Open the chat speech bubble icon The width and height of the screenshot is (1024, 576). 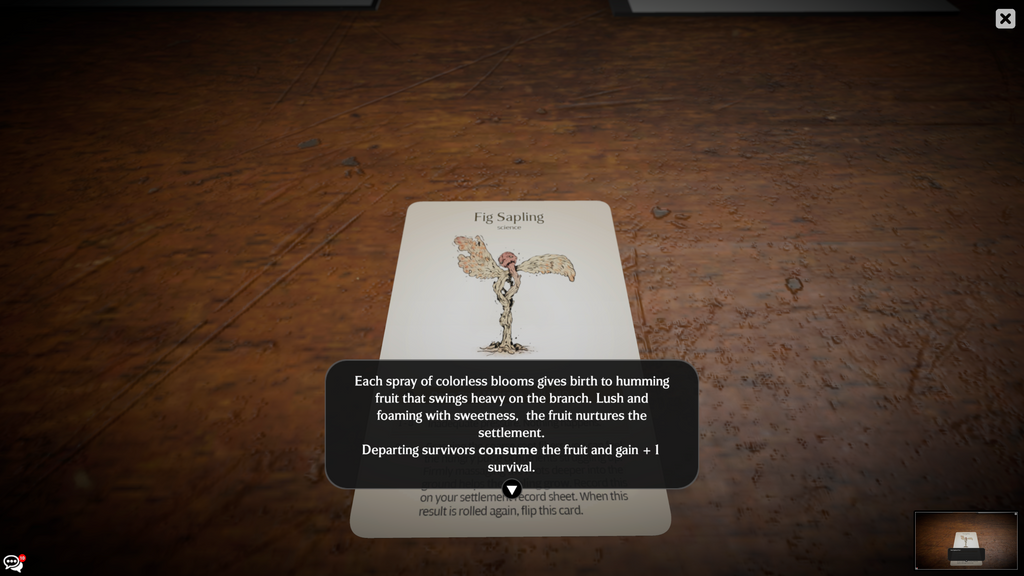pyautogui.click(x=13, y=563)
